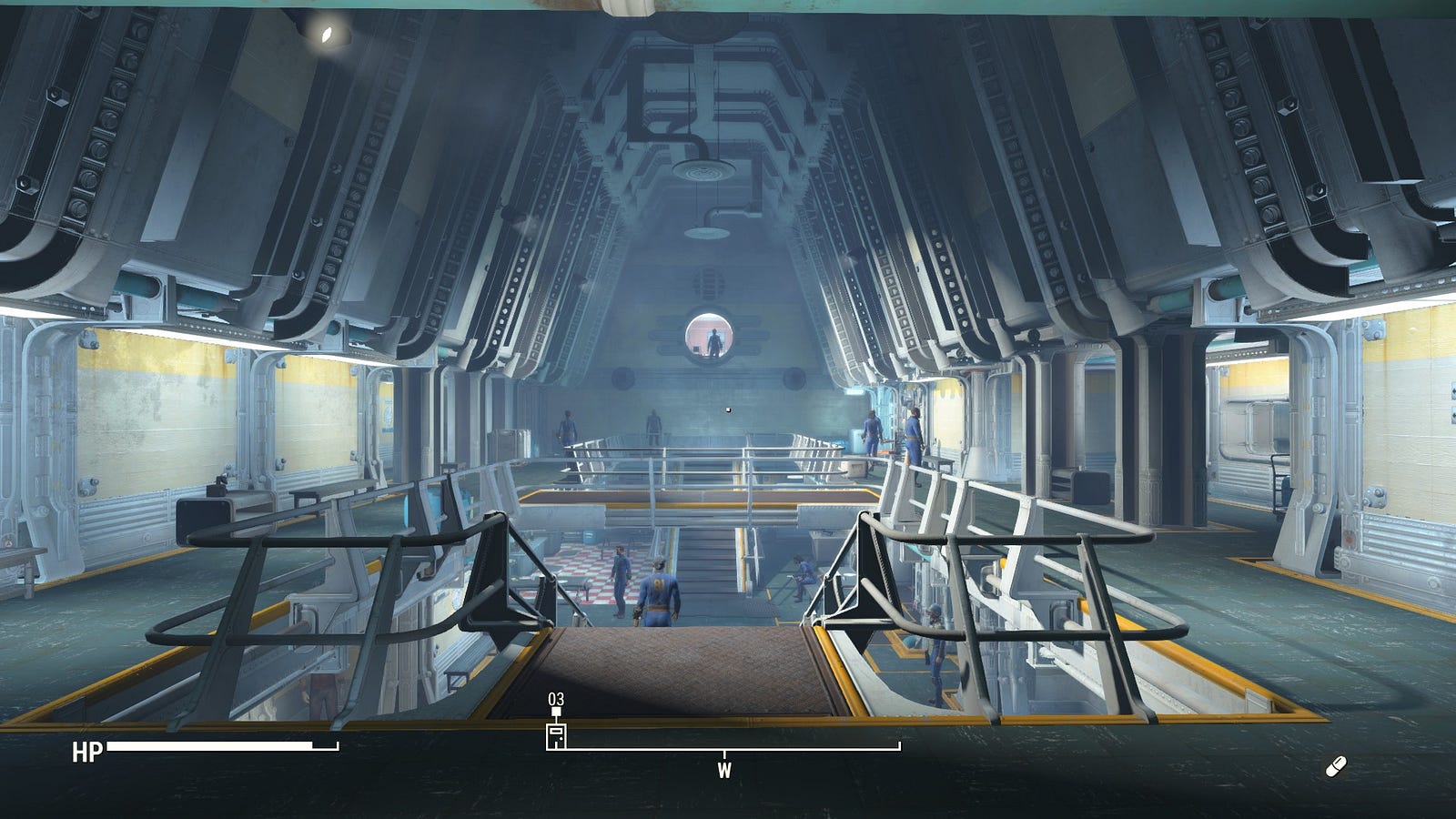Click the 03 location marker on the compass

pyautogui.click(x=556, y=733)
